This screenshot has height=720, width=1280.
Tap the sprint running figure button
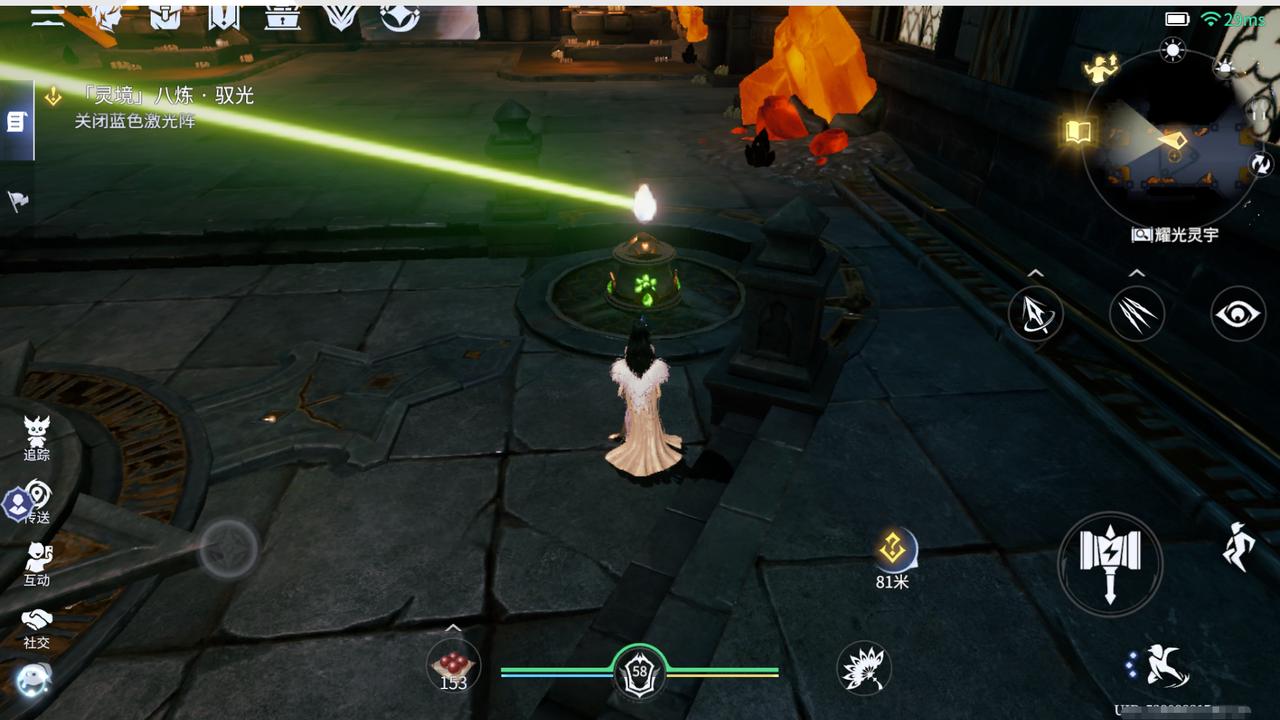[x=1238, y=547]
